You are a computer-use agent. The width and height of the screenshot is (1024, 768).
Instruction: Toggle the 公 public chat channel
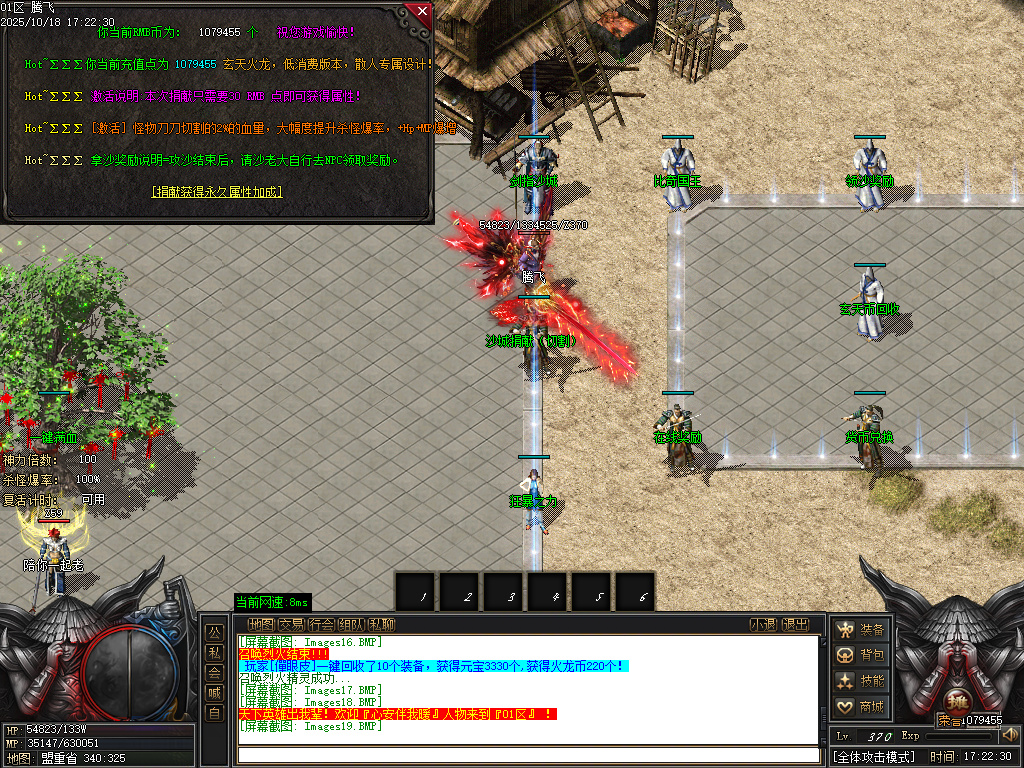click(x=214, y=632)
